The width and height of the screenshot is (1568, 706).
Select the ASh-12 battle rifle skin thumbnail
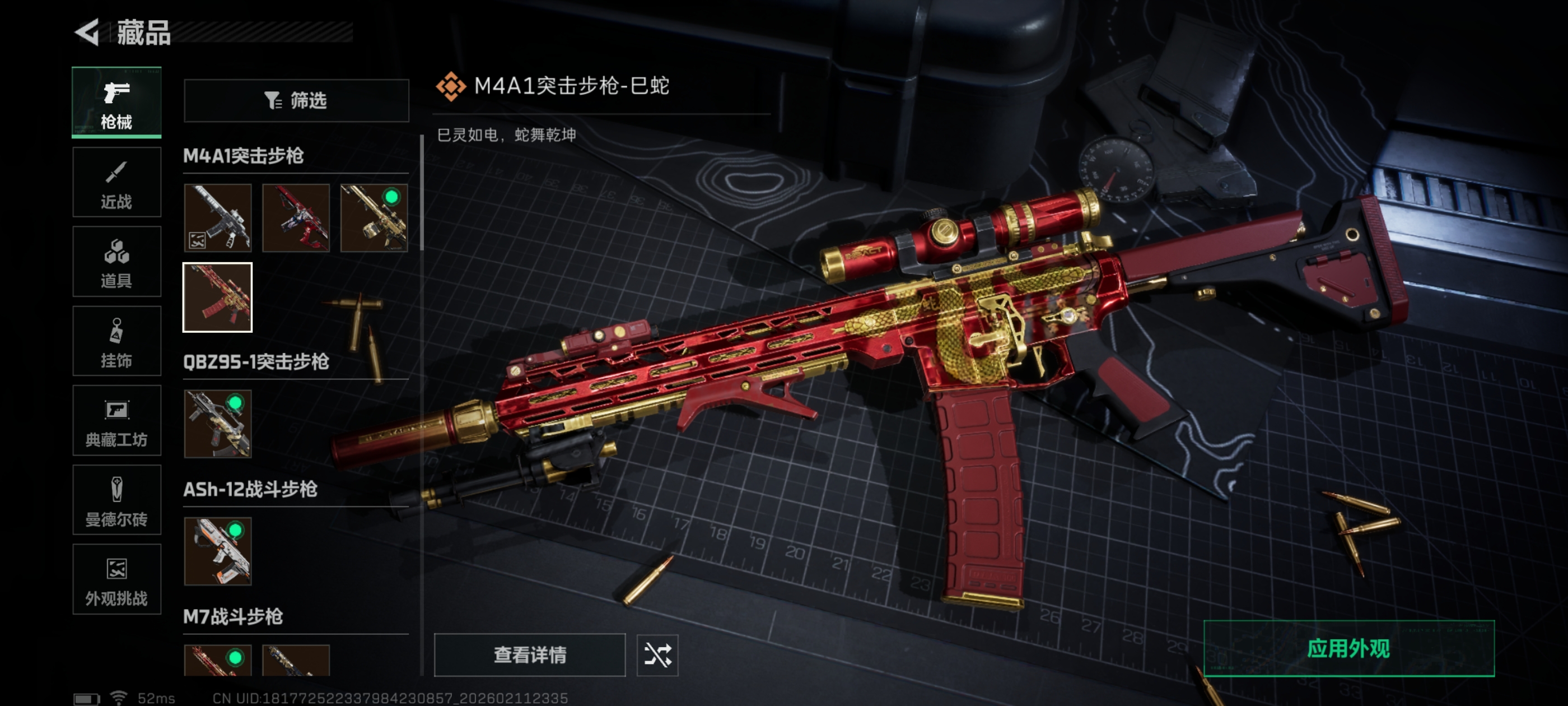pyautogui.click(x=218, y=551)
